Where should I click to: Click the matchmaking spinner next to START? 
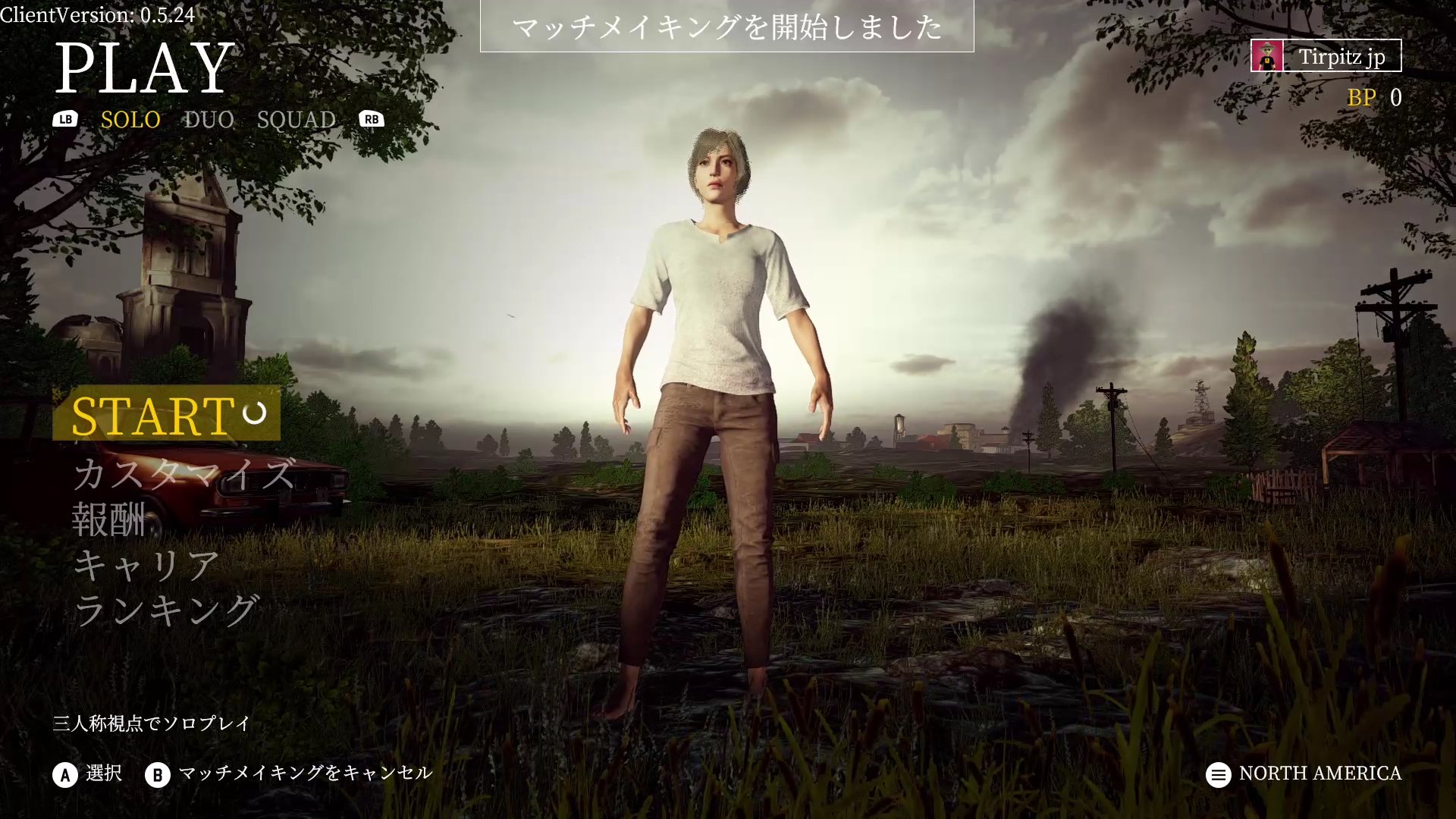(x=254, y=414)
